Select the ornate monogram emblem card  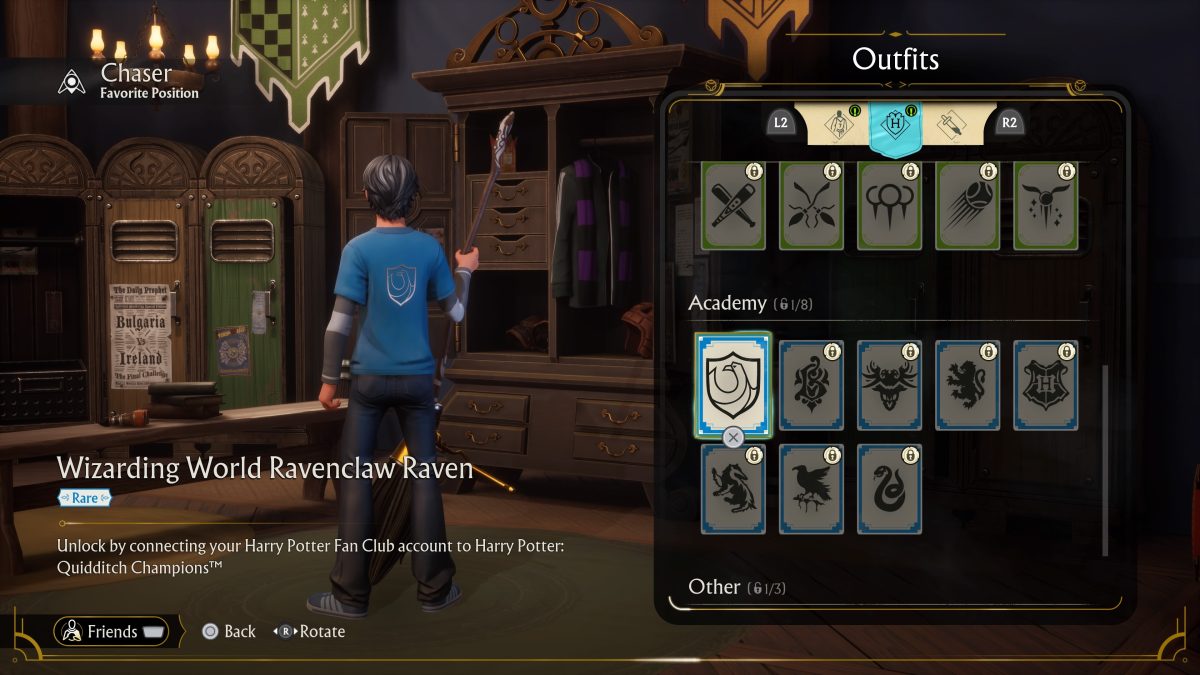[811, 385]
